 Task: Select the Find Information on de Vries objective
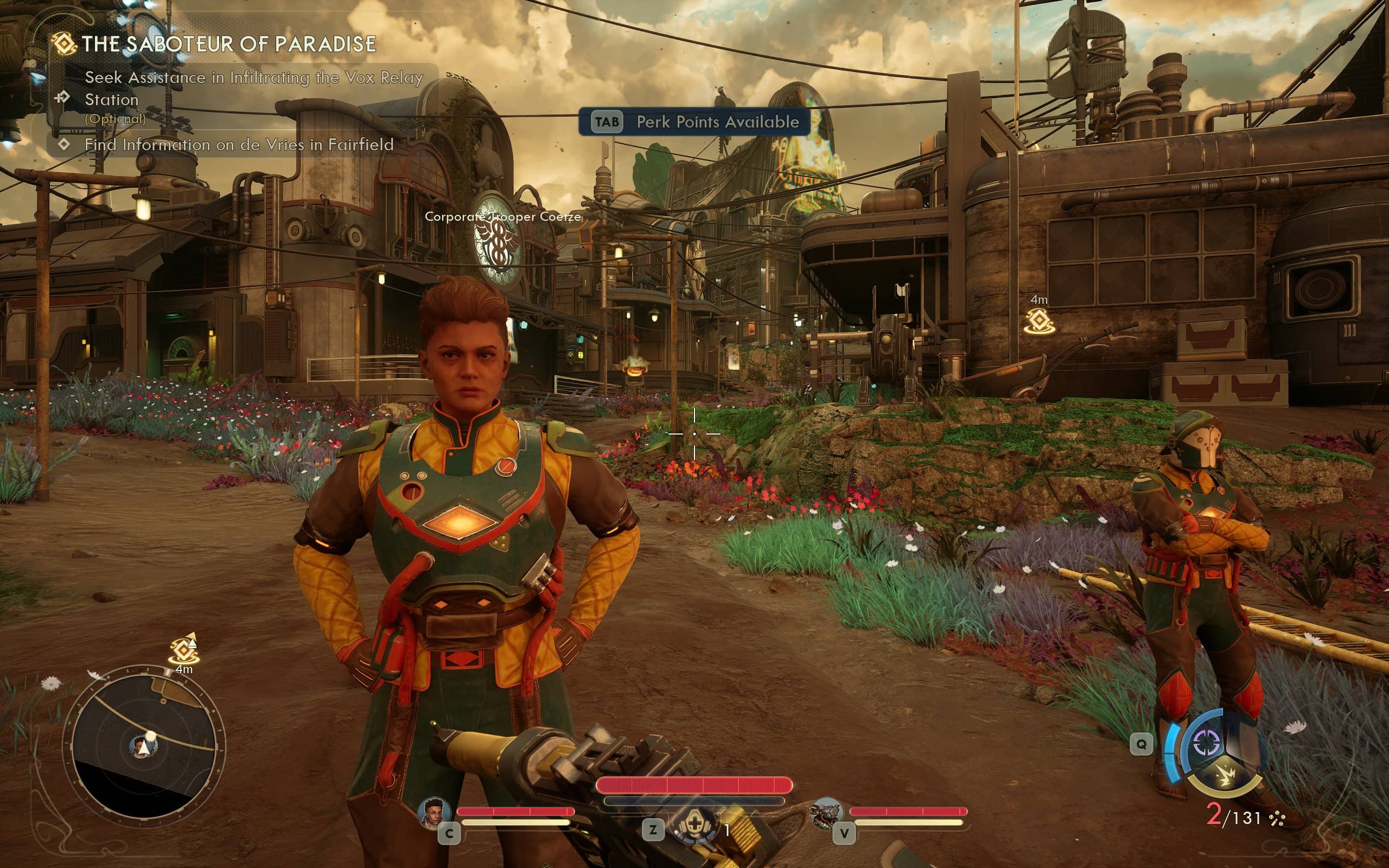tap(239, 145)
